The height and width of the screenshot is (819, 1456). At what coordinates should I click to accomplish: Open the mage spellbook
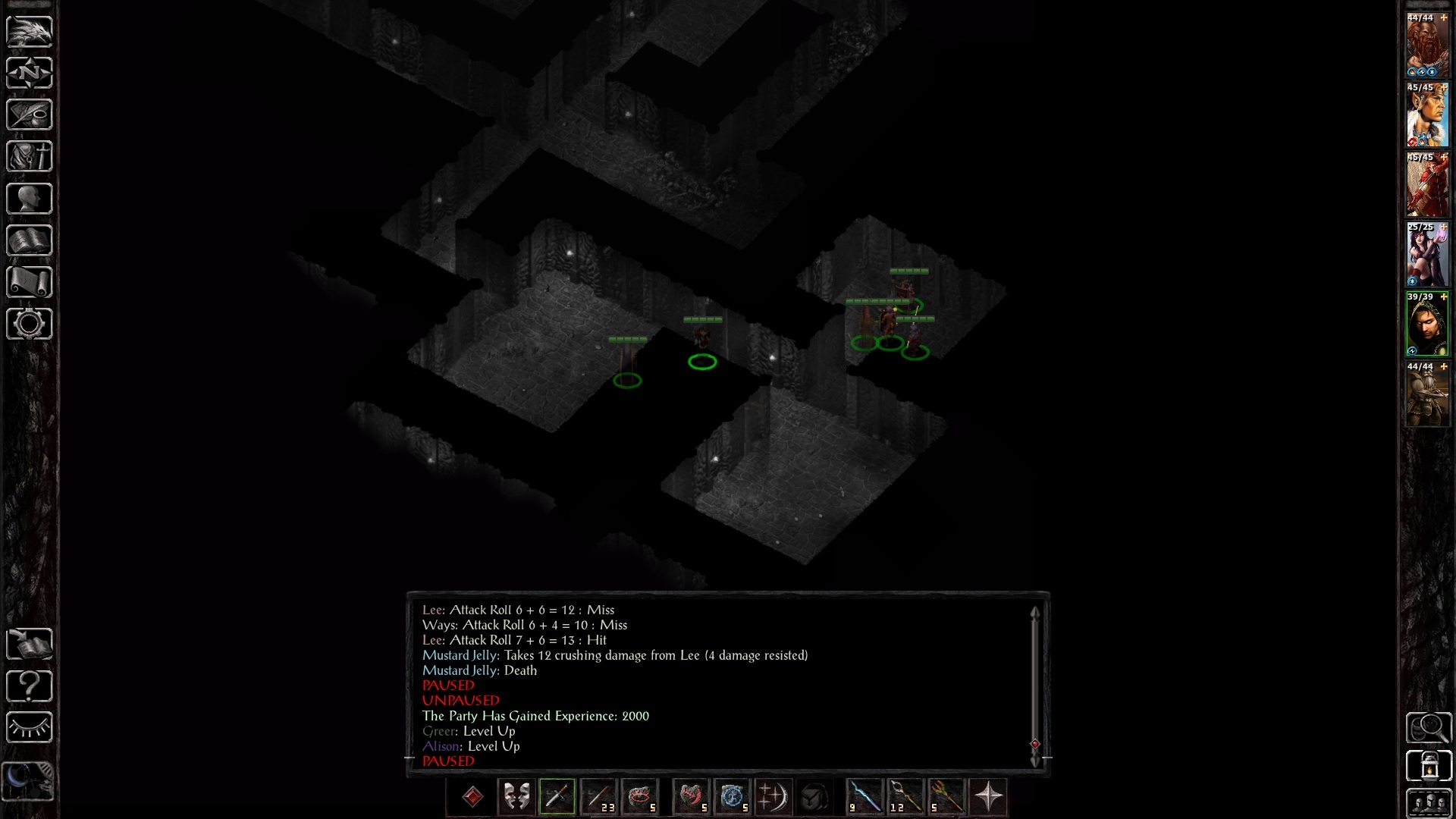tap(30, 240)
